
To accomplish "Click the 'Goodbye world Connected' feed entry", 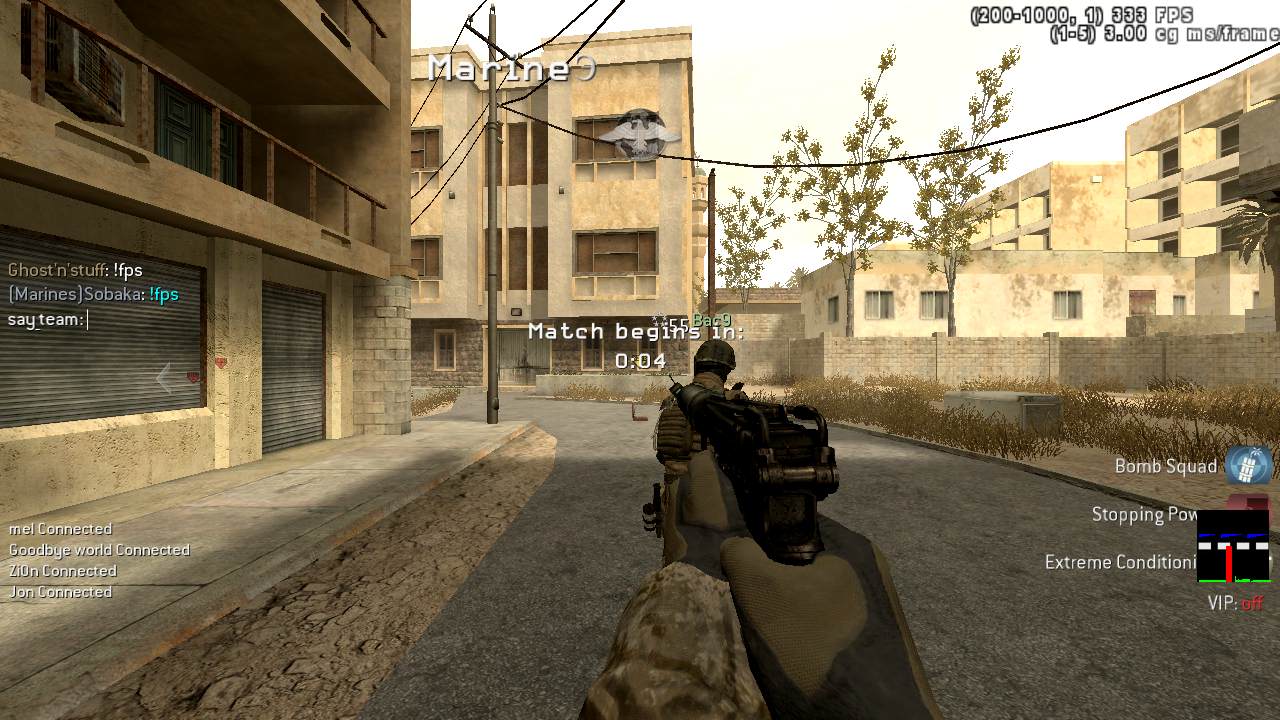I will (99, 550).
